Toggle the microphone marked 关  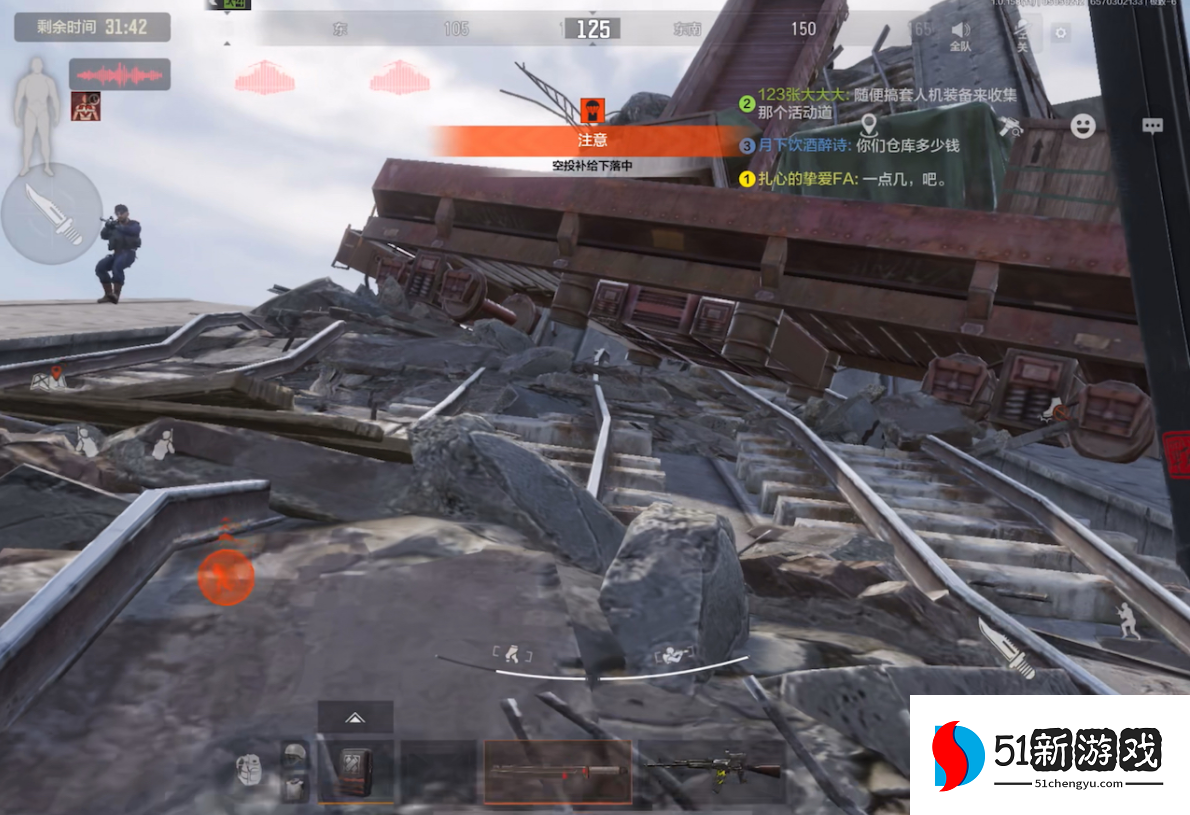coord(1022,36)
